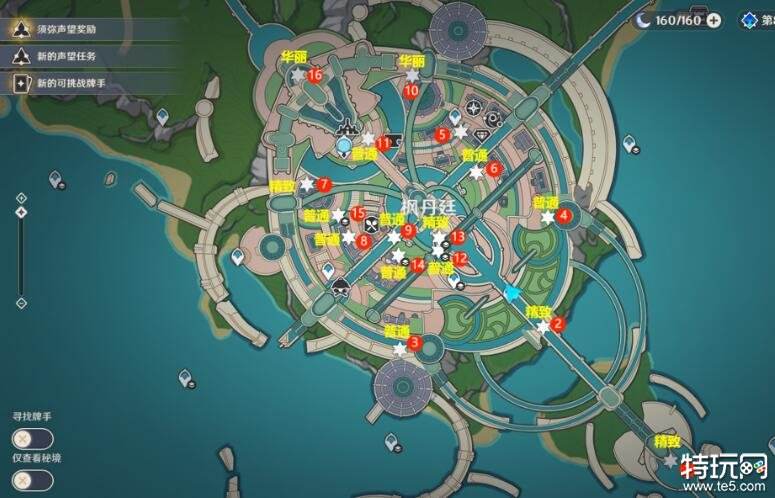775x498 pixels.
Task: Toggle the 仅查看秘境 switch
Action: (33, 480)
